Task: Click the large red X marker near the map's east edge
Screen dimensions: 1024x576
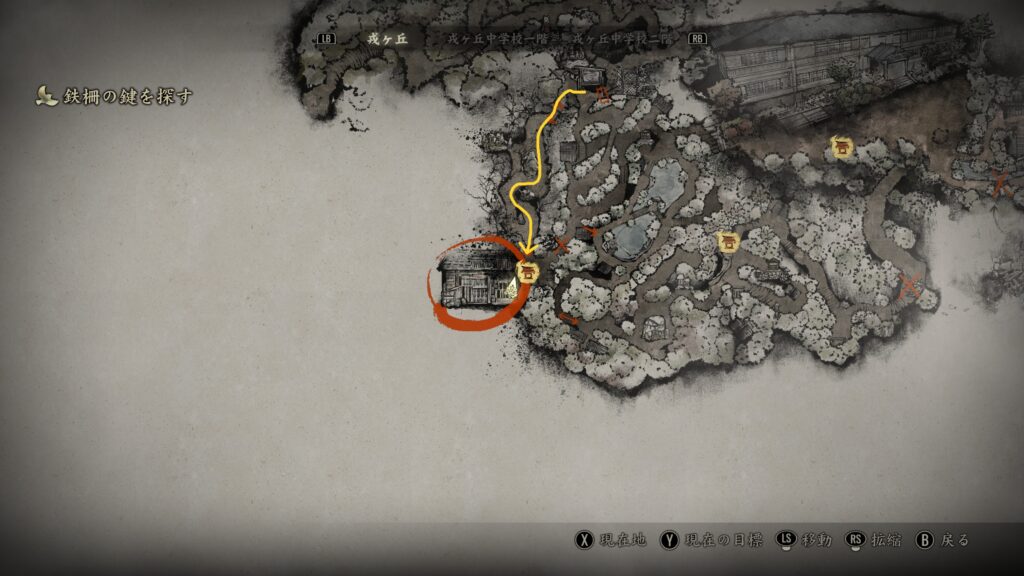Action: (x=911, y=286)
